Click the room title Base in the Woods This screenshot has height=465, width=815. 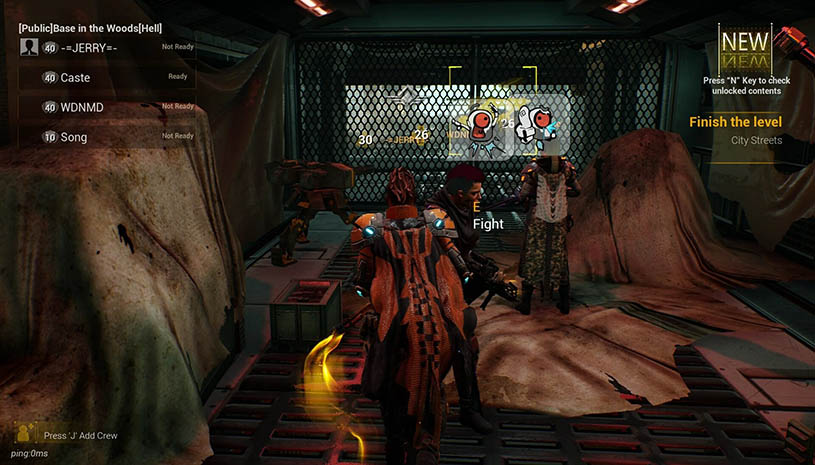coord(90,25)
